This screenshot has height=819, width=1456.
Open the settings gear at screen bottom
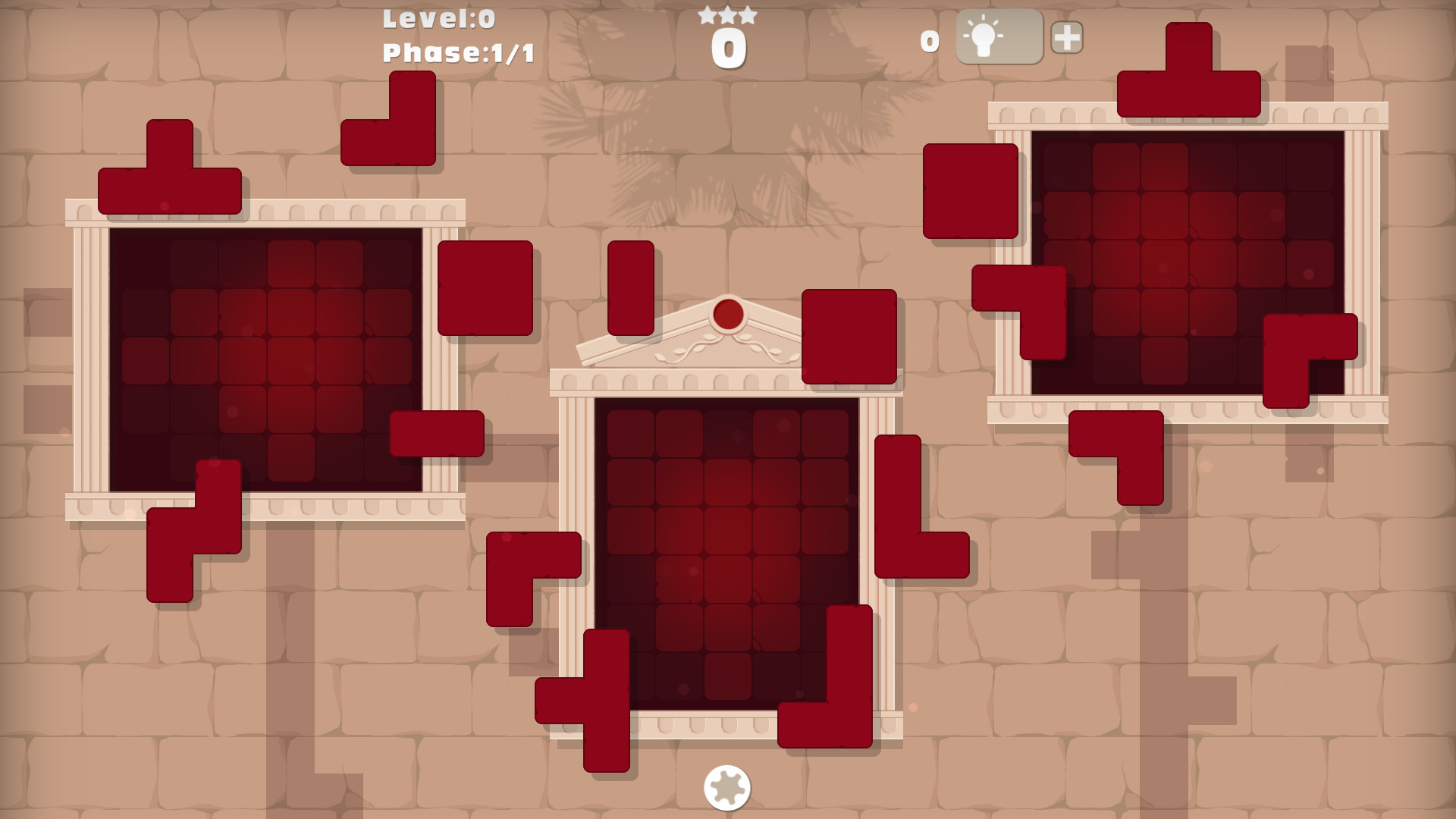pos(727,789)
